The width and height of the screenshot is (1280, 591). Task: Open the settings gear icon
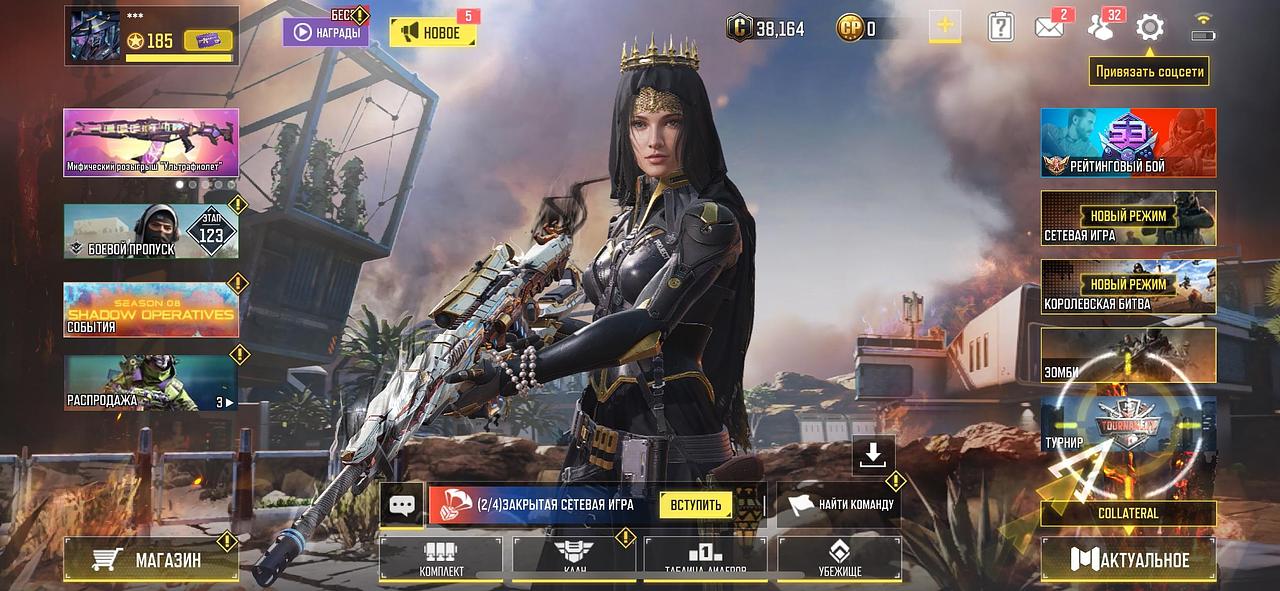[1150, 27]
